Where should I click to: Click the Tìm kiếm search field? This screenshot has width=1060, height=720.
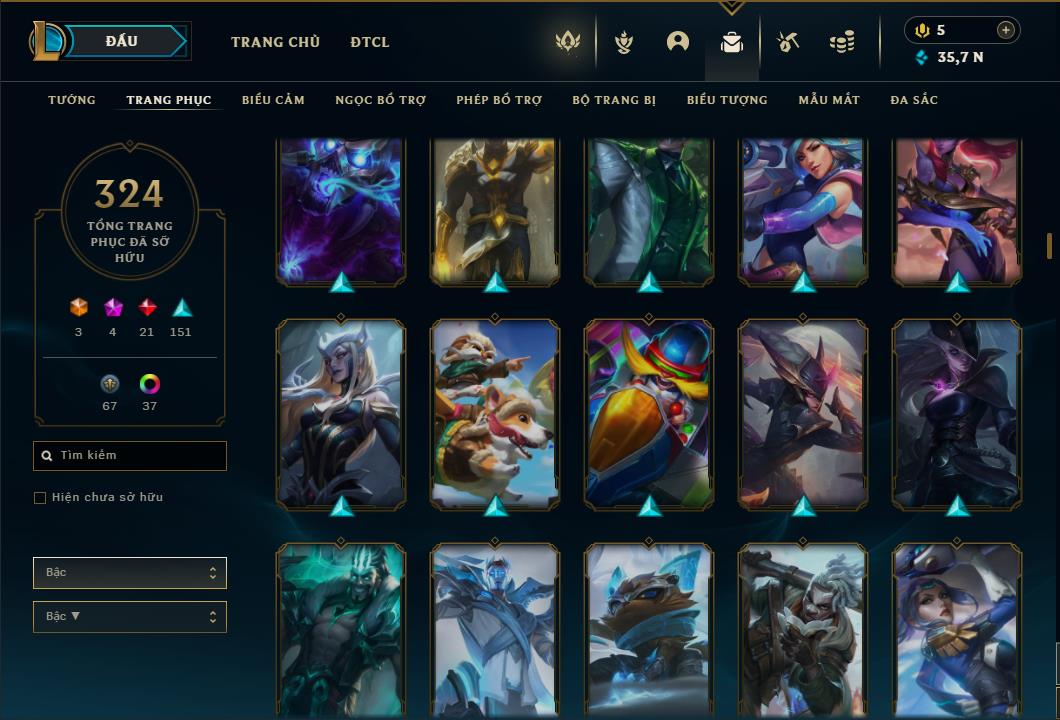130,456
